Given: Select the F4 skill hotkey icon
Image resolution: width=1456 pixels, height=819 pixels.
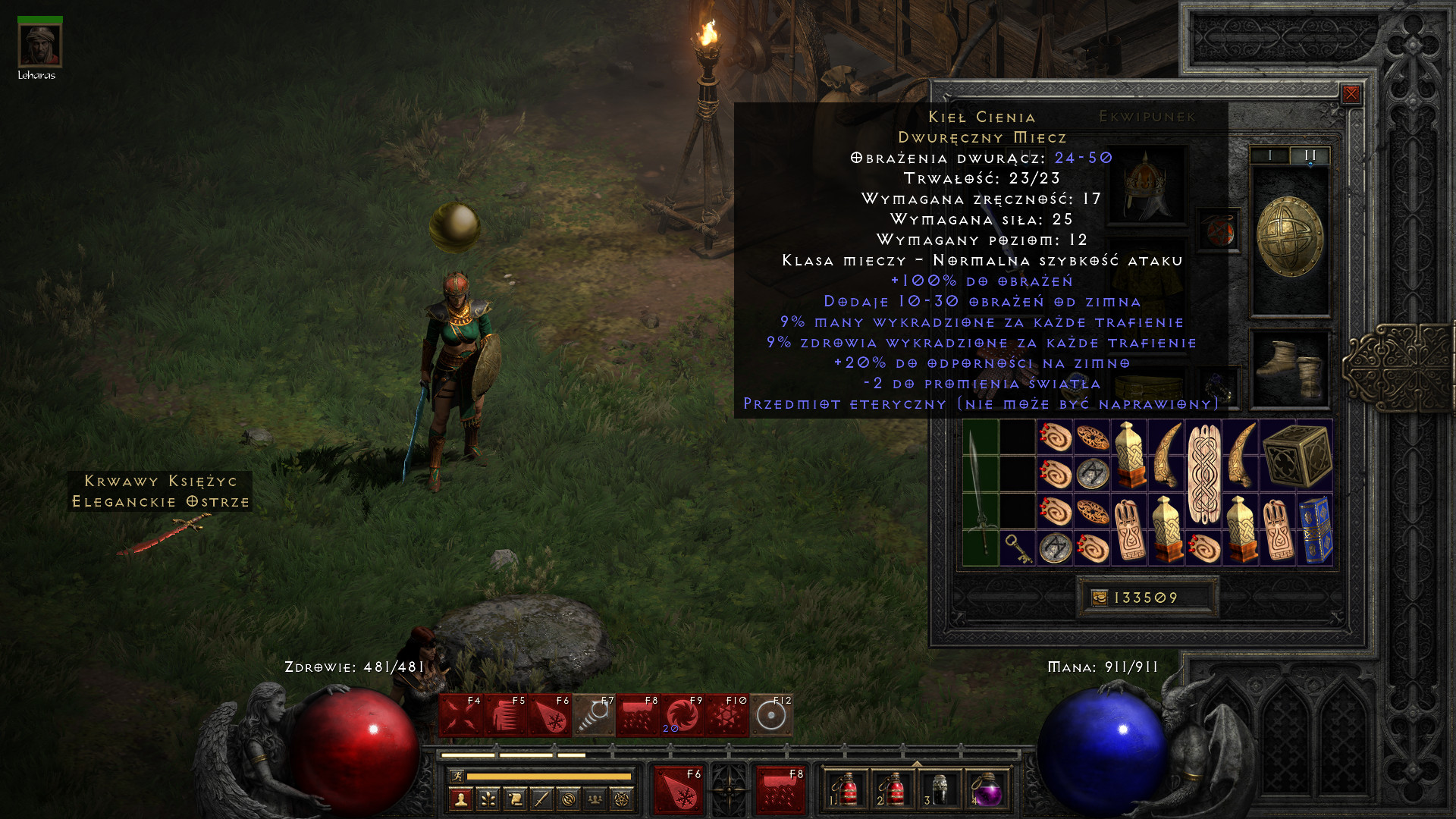Looking at the screenshot, I should click(x=461, y=715).
